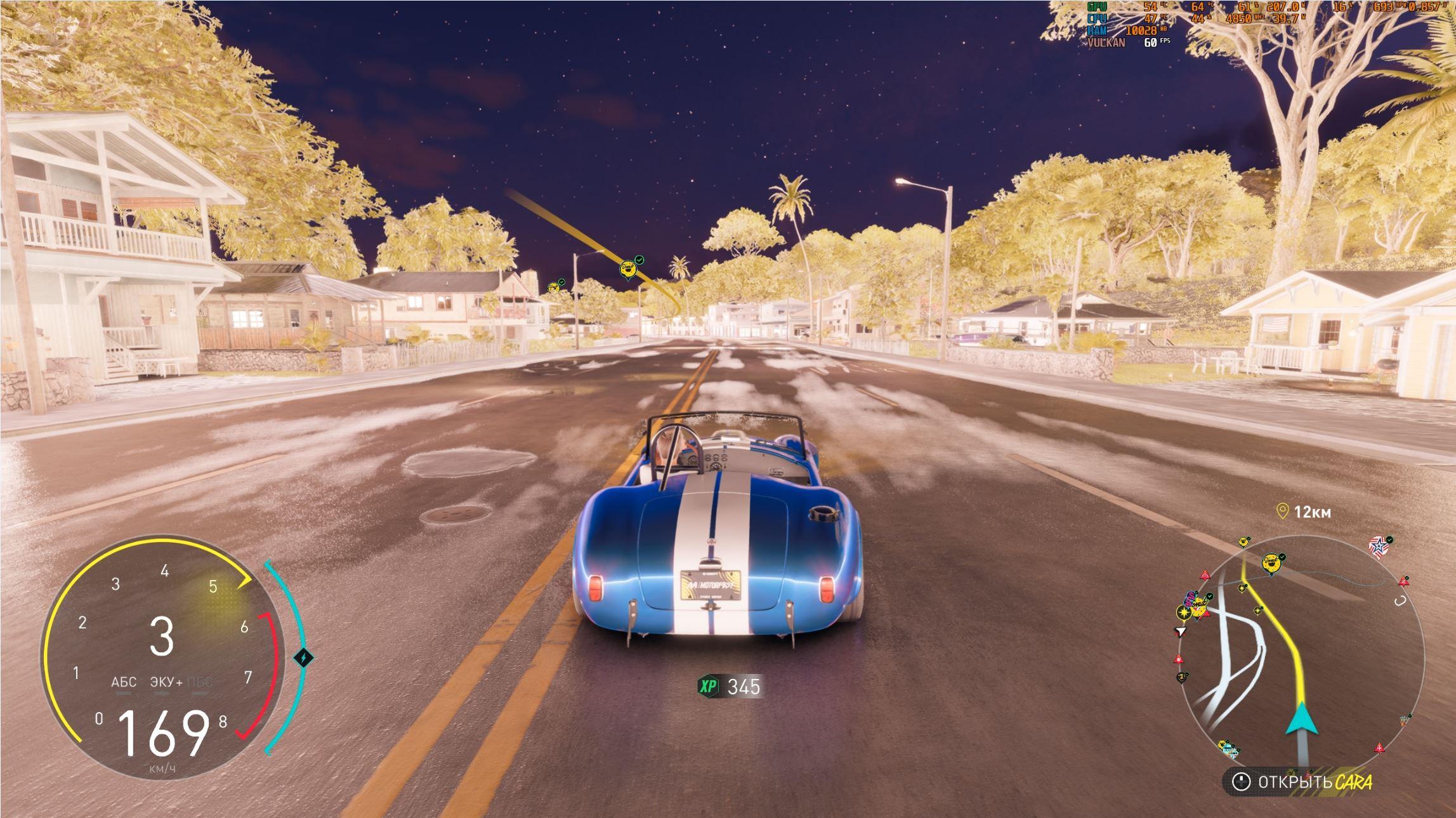Screen dimensions: 1456x818
Task: Click the lightning bolt nitro icon
Action: point(304,657)
